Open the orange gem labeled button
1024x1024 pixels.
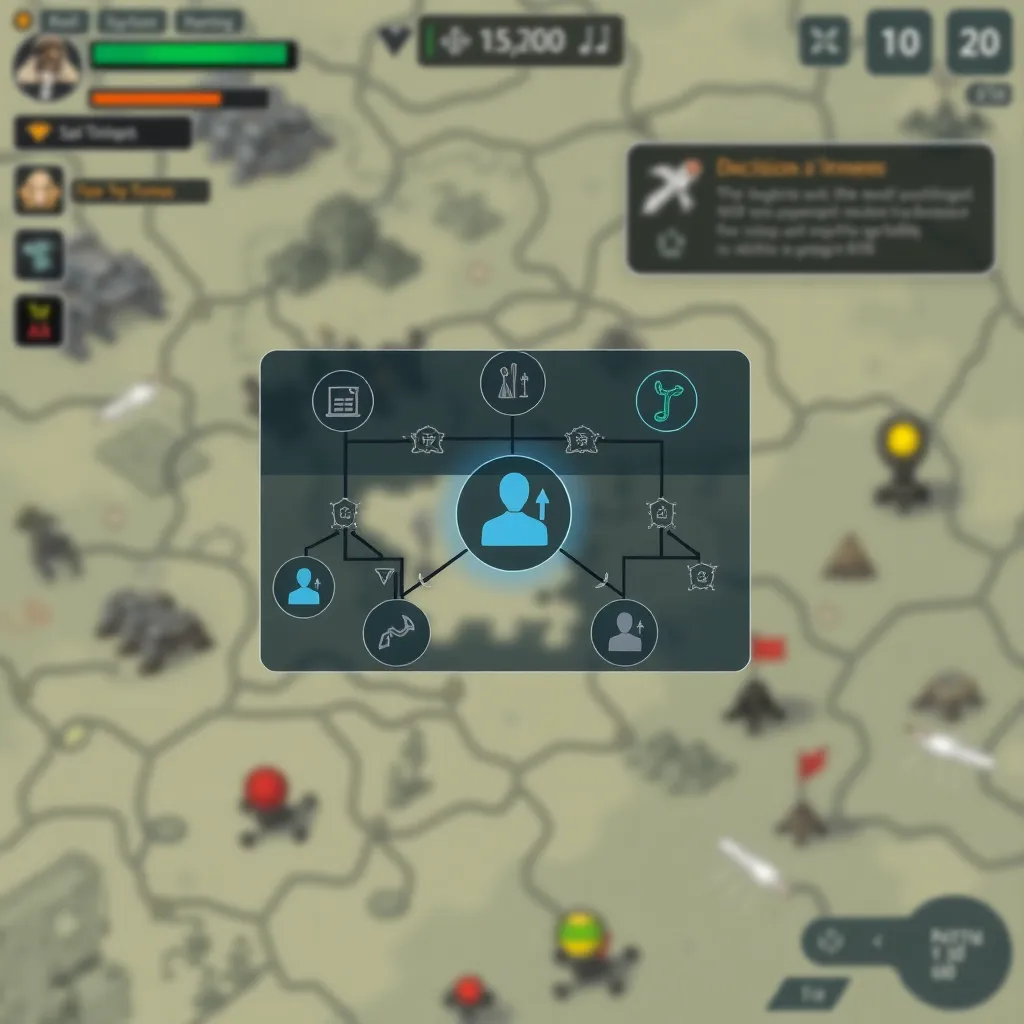tap(103, 132)
